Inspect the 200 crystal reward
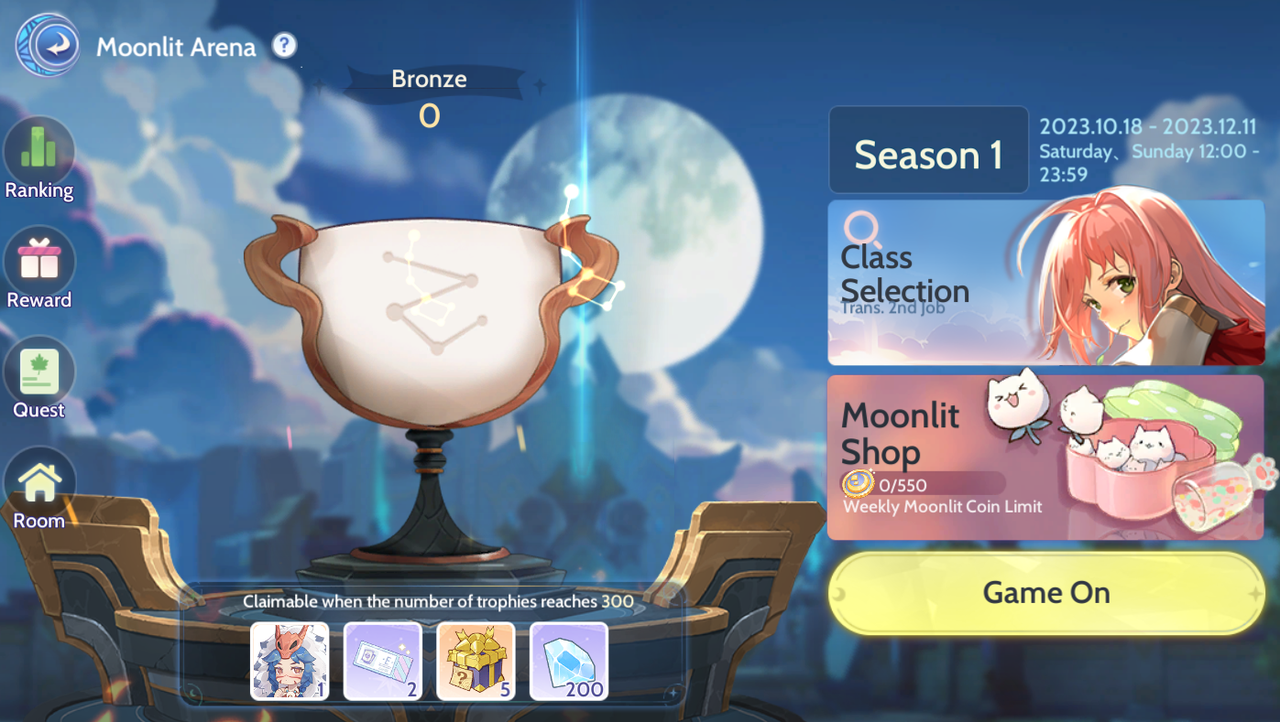This screenshot has height=722, width=1280. [x=569, y=661]
